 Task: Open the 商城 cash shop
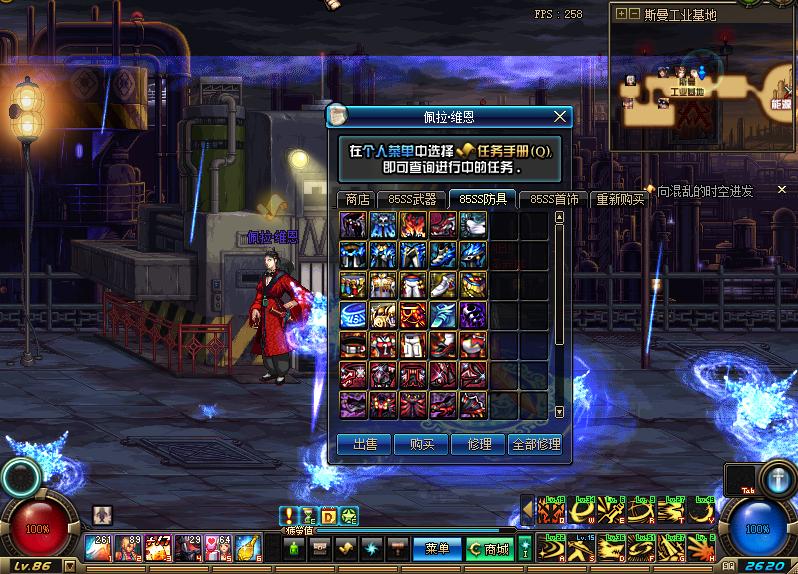490,549
